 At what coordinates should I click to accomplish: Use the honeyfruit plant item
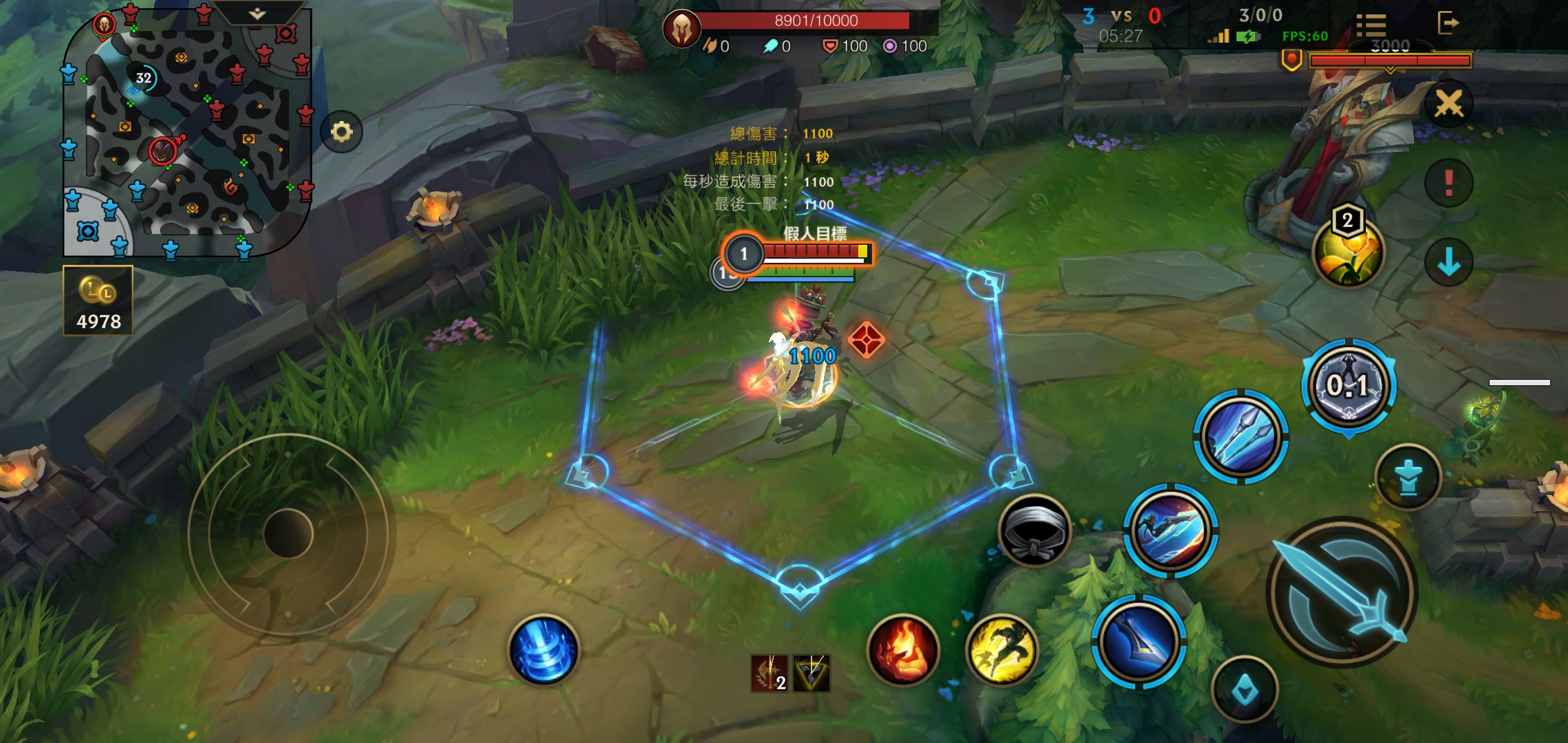1348,251
